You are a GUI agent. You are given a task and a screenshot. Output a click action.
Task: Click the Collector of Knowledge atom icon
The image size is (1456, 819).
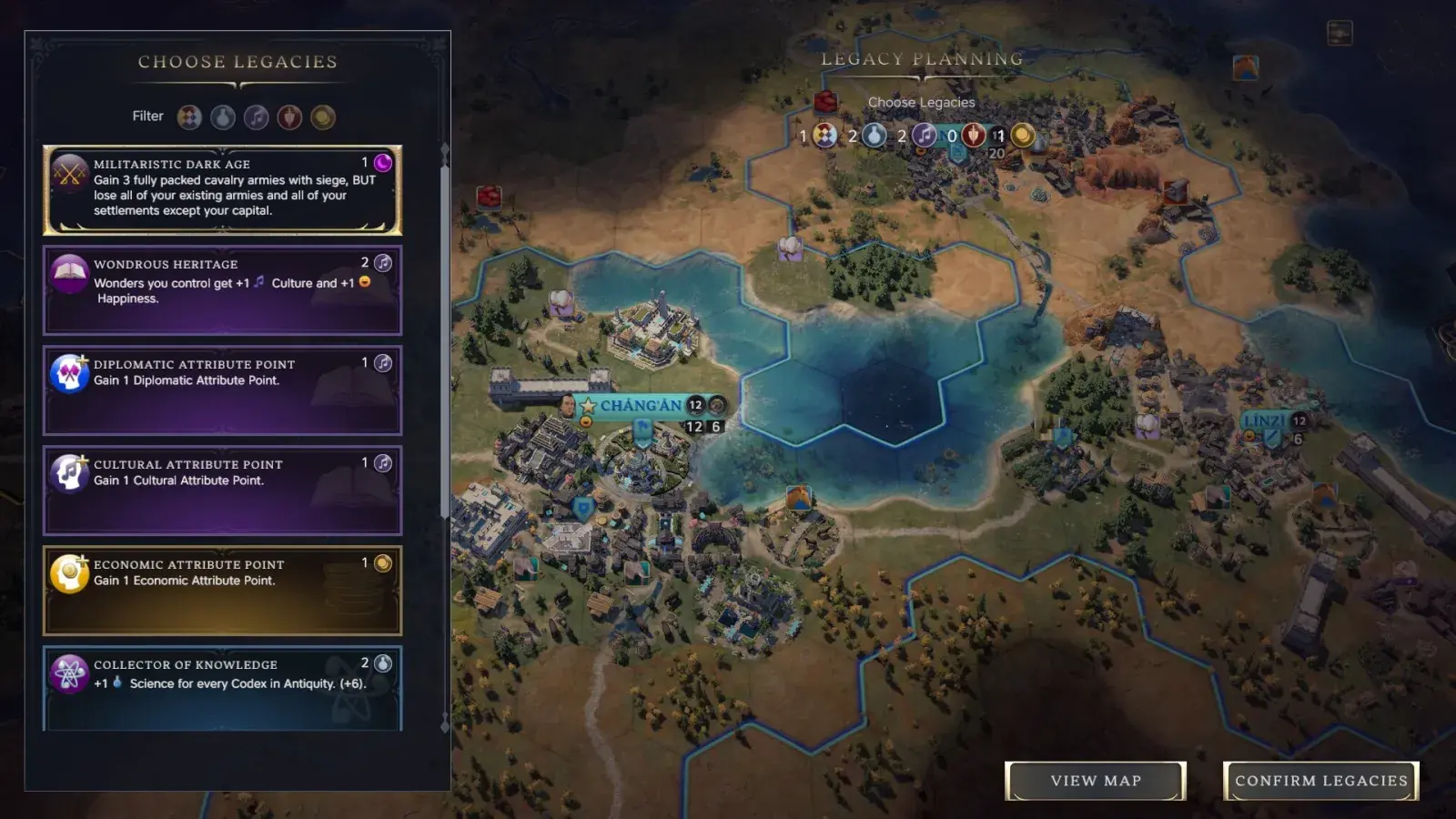[x=67, y=672]
